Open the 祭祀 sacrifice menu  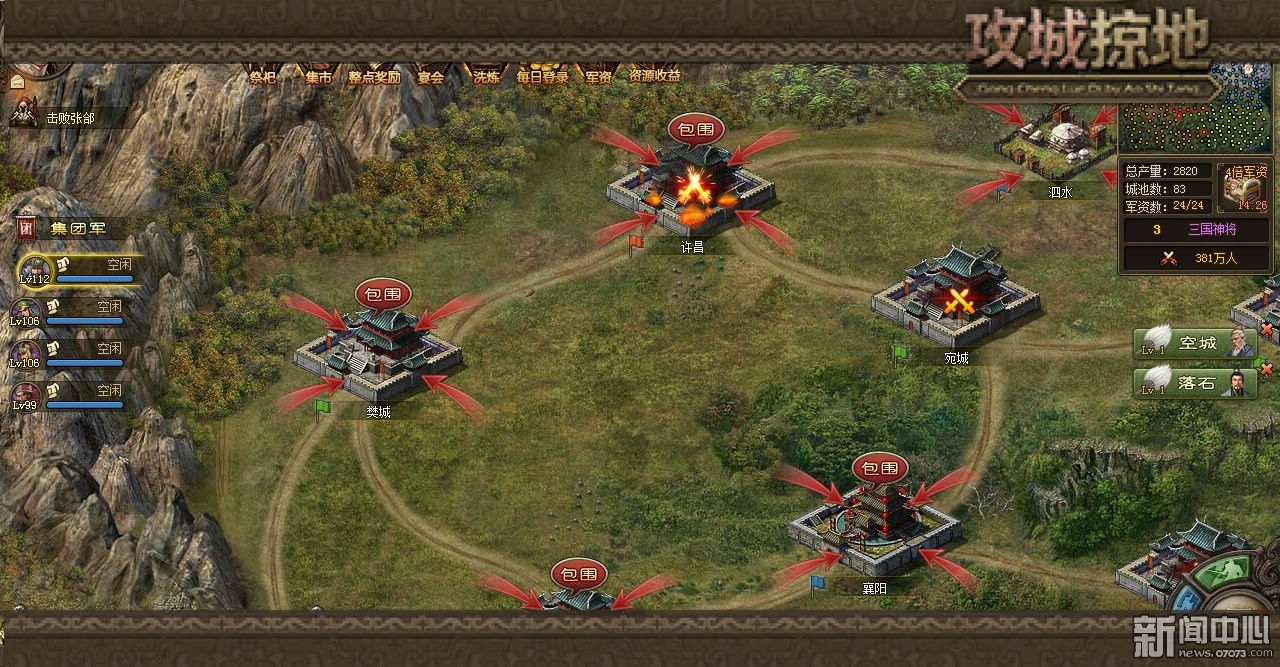pyautogui.click(x=263, y=75)
